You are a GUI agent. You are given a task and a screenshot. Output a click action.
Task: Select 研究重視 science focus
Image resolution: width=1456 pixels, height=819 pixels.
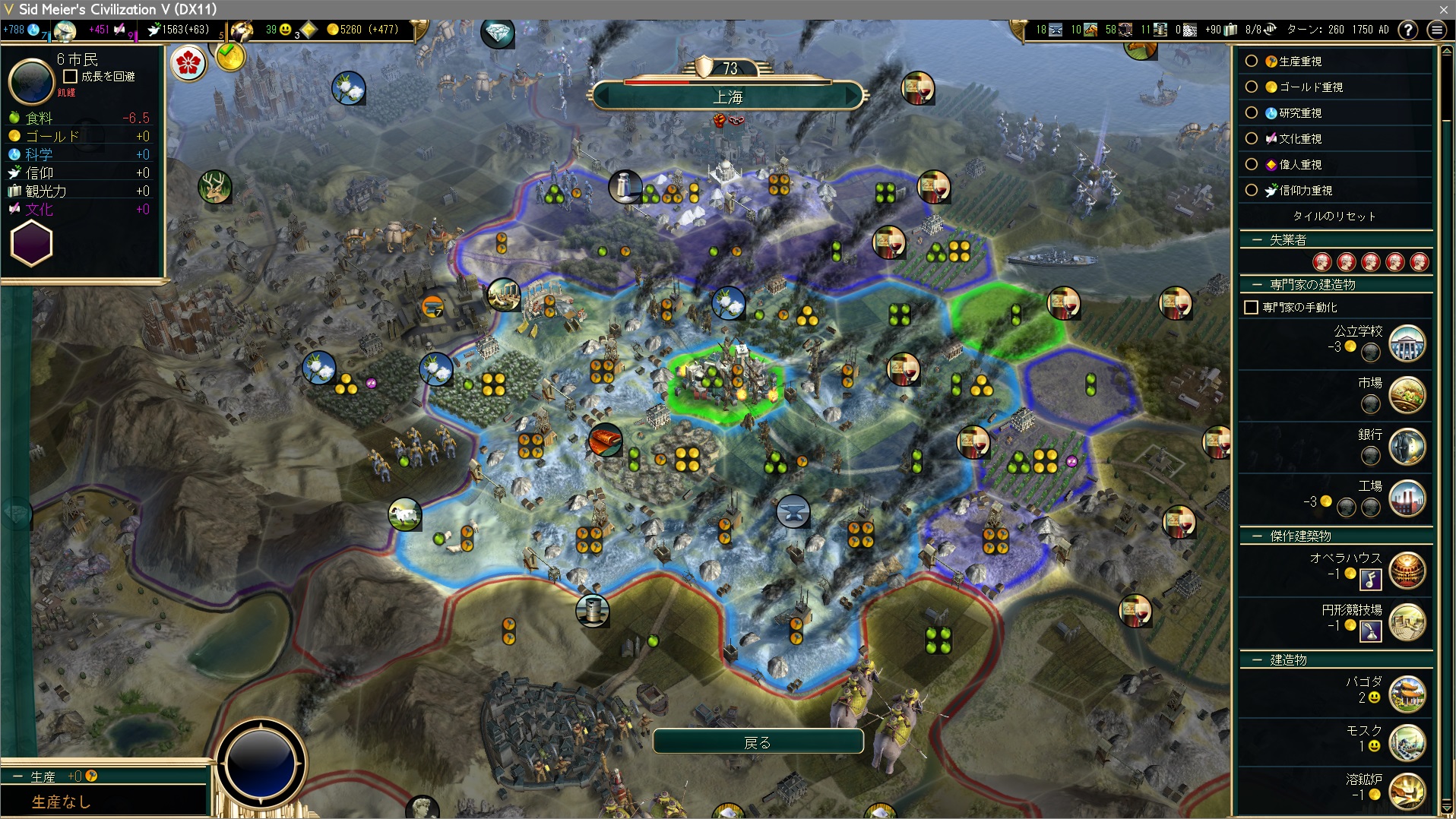click(x=1252, y=113)
